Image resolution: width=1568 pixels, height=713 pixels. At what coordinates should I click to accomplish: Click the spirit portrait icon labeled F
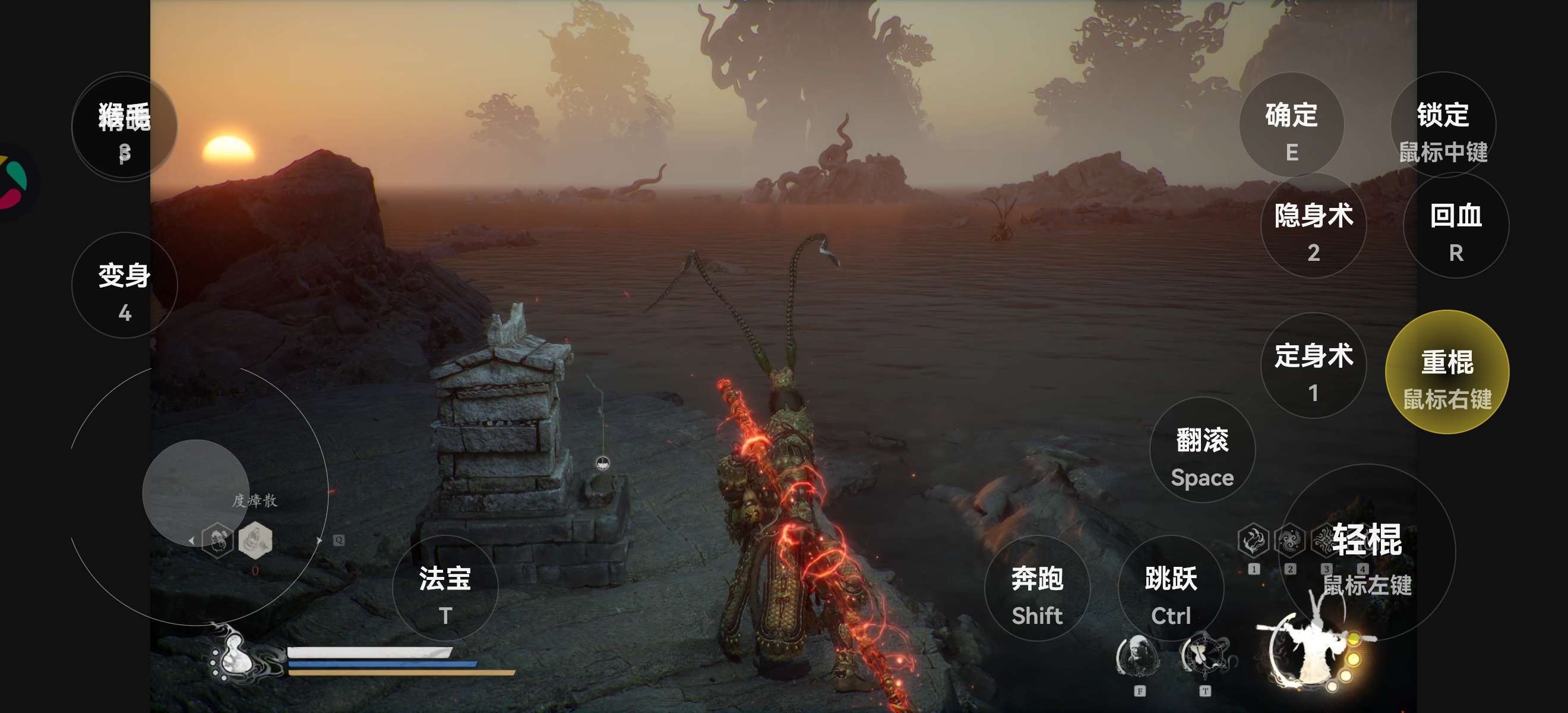(x=1138, y=657)
